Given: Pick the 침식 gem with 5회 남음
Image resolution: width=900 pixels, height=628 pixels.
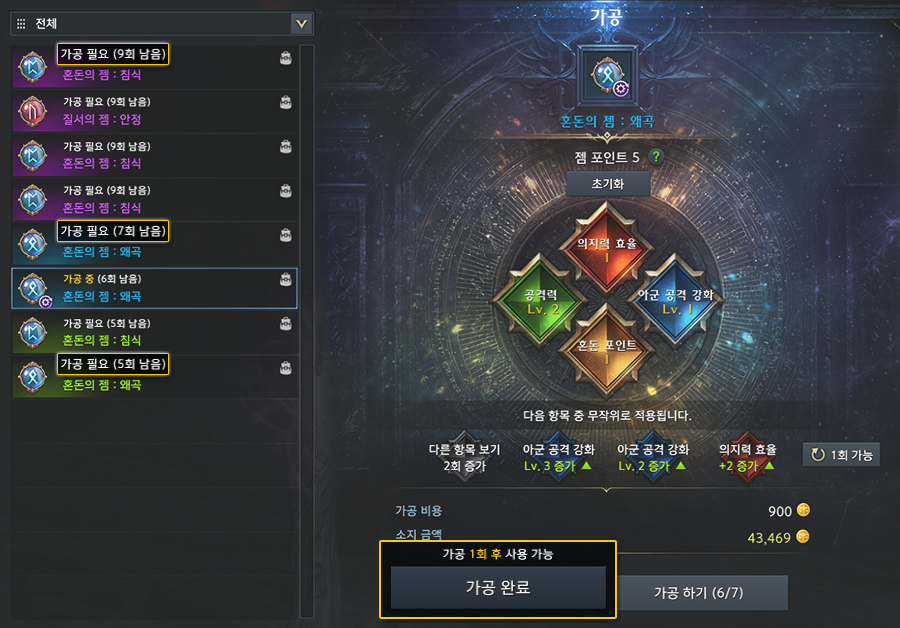Looking at the screenshot, I should 154,331.
